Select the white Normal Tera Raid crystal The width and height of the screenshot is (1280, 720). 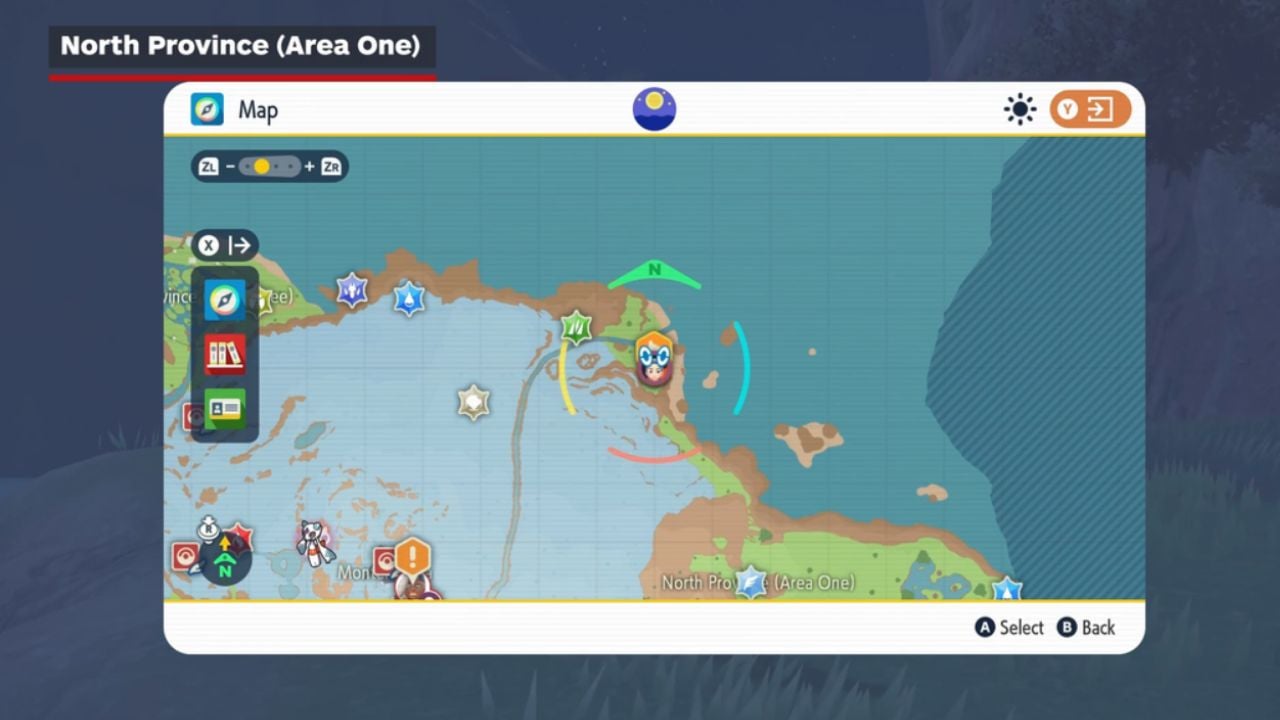(x=473, y=402)
